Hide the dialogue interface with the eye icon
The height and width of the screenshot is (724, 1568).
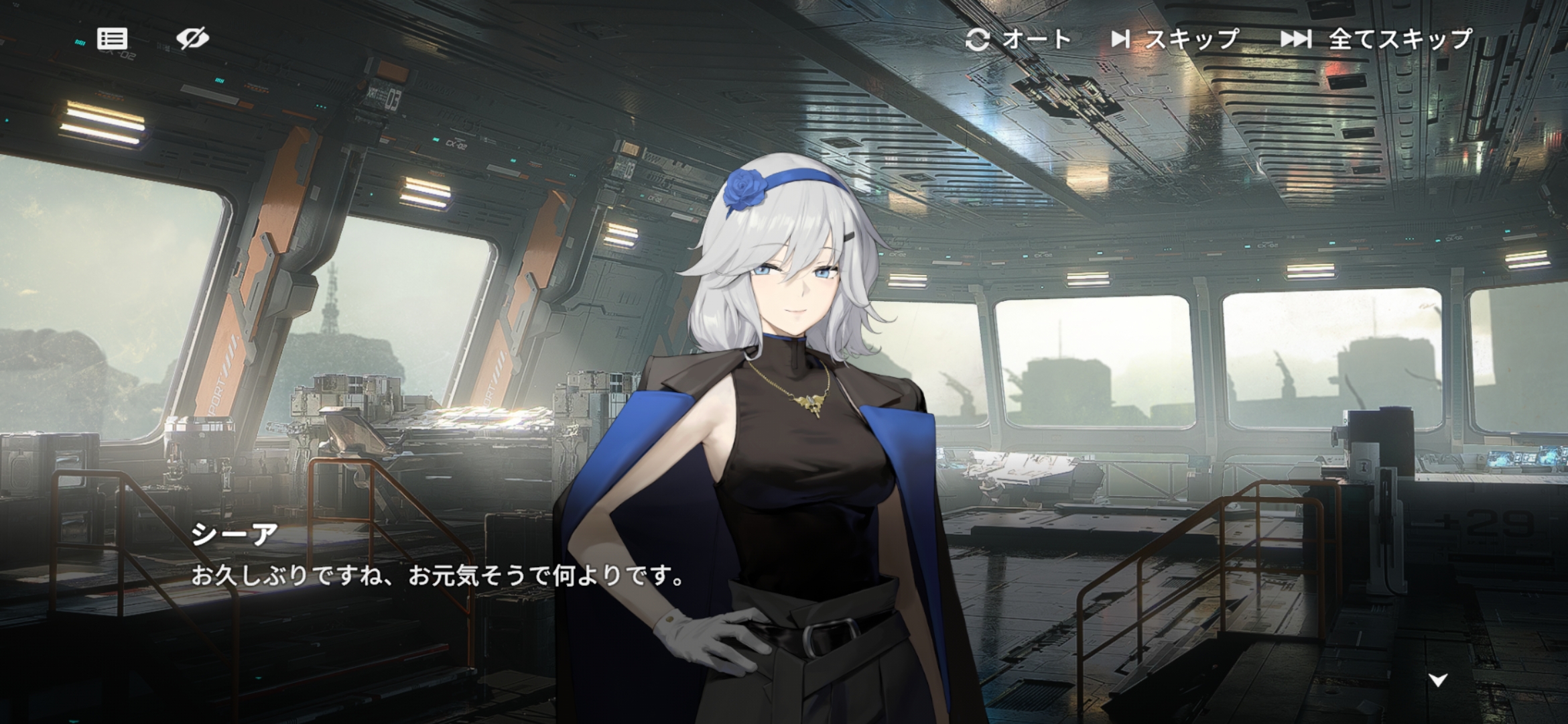[x=192, y=38]
